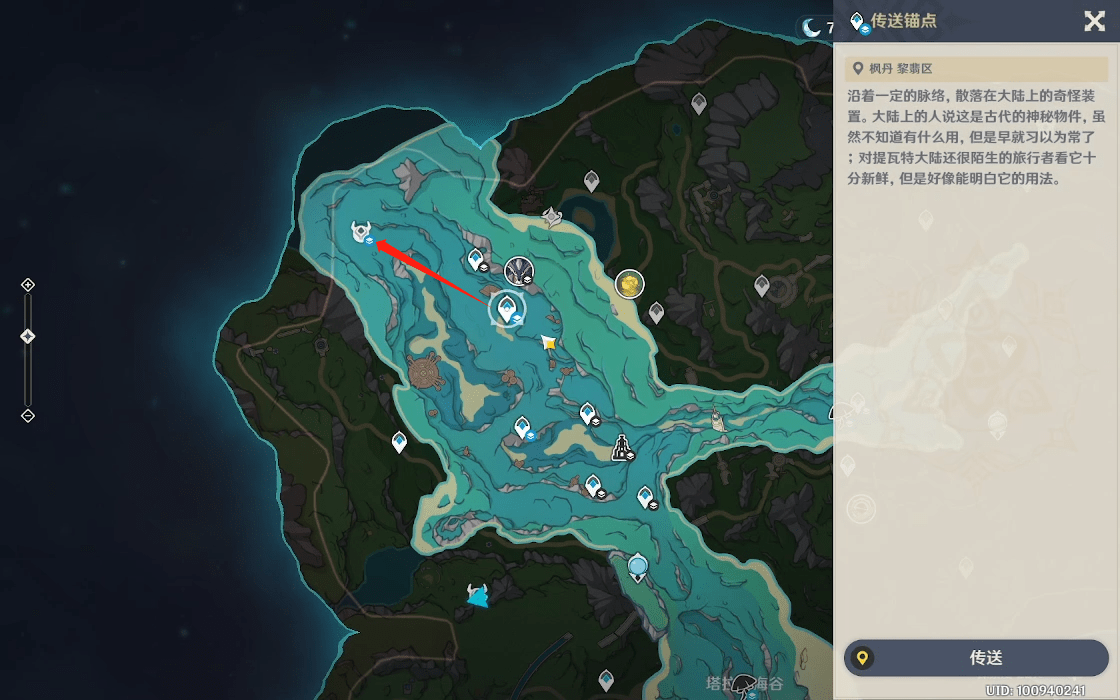1120x700 pixels.
Task: Select the horned domain marker at the red arrow's tip
Action: tap(361, 232)
